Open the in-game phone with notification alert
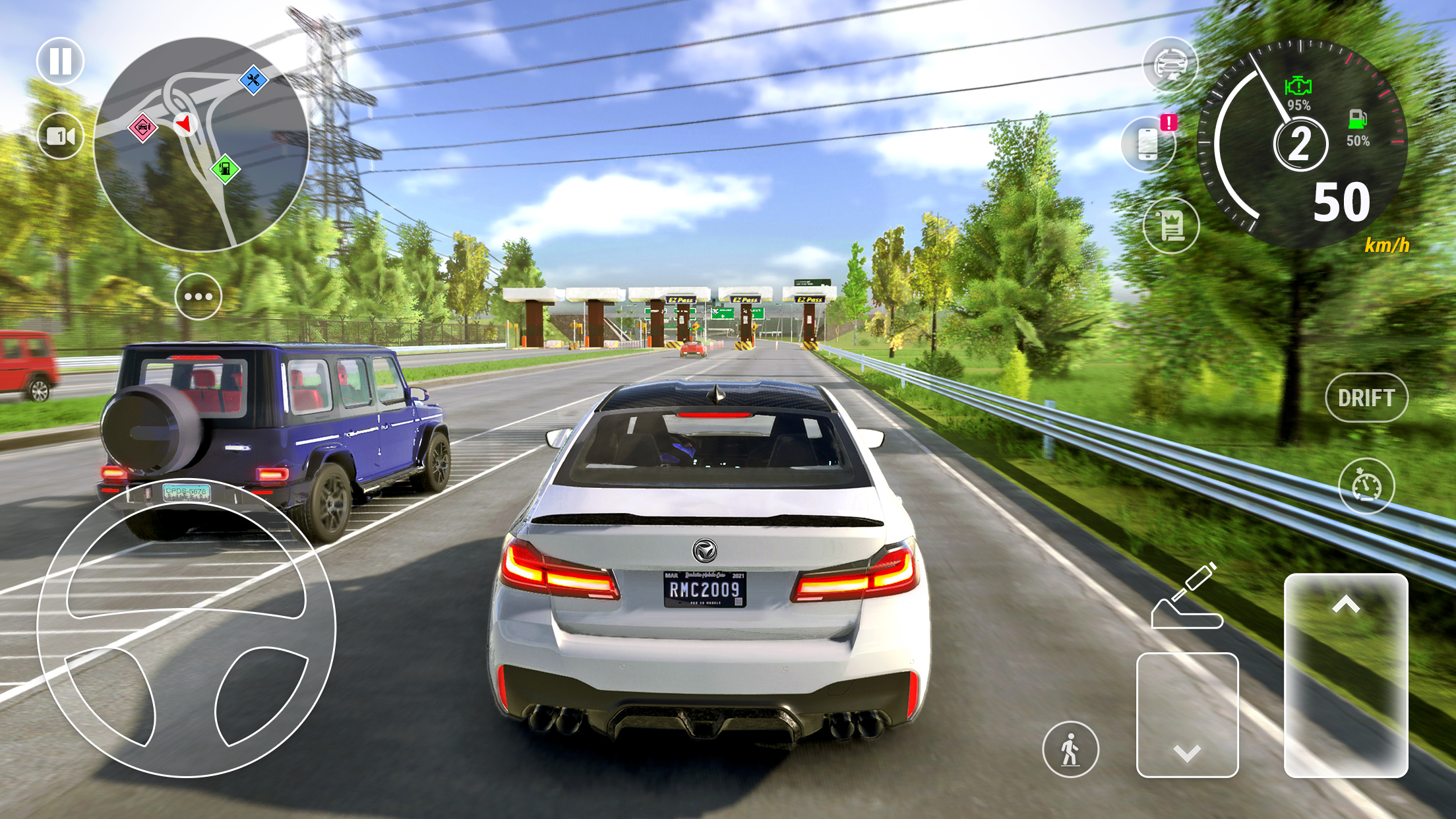 click(x=1149, y=144)
